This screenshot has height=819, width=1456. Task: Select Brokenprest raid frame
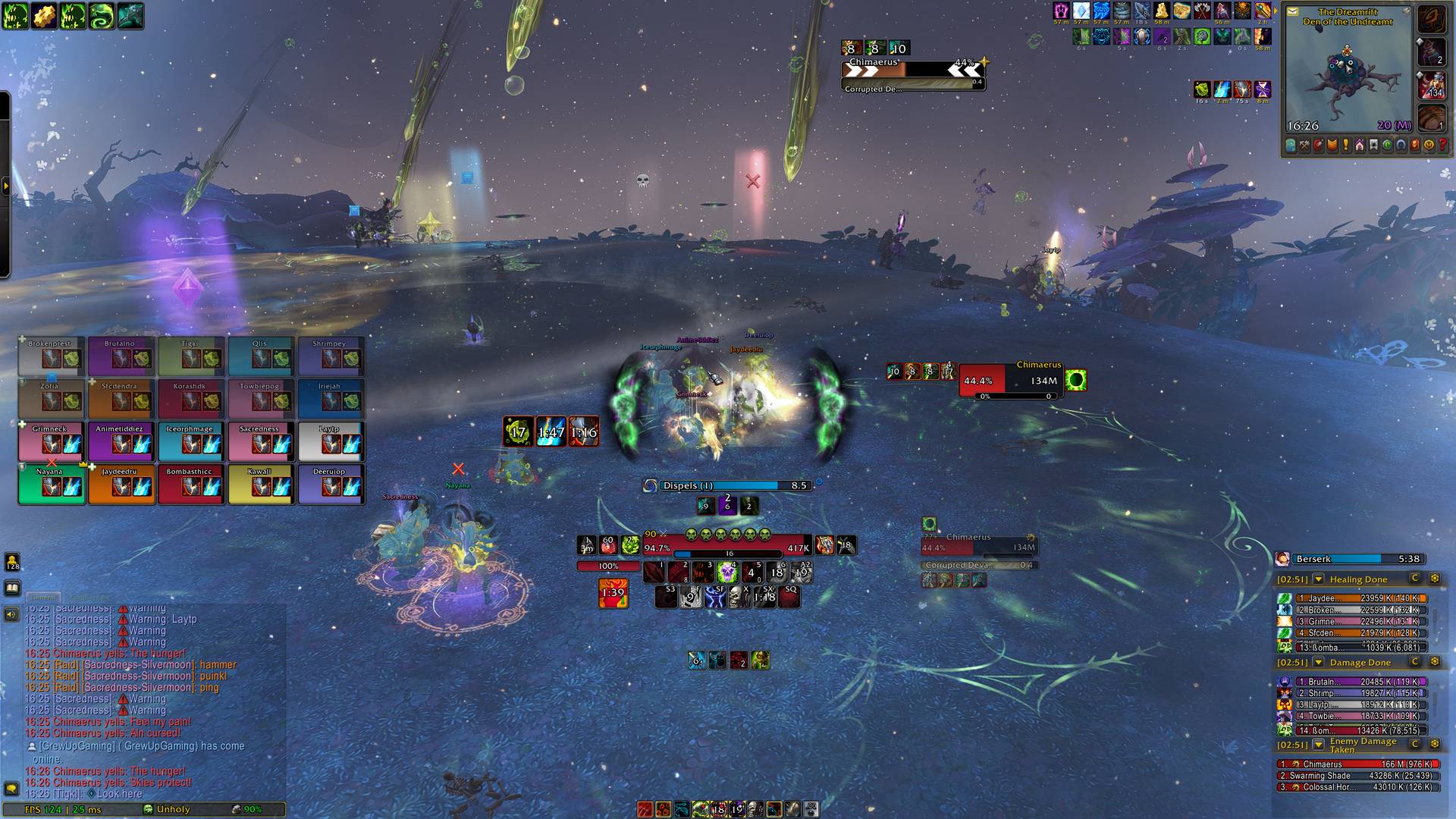coord(50,356)
